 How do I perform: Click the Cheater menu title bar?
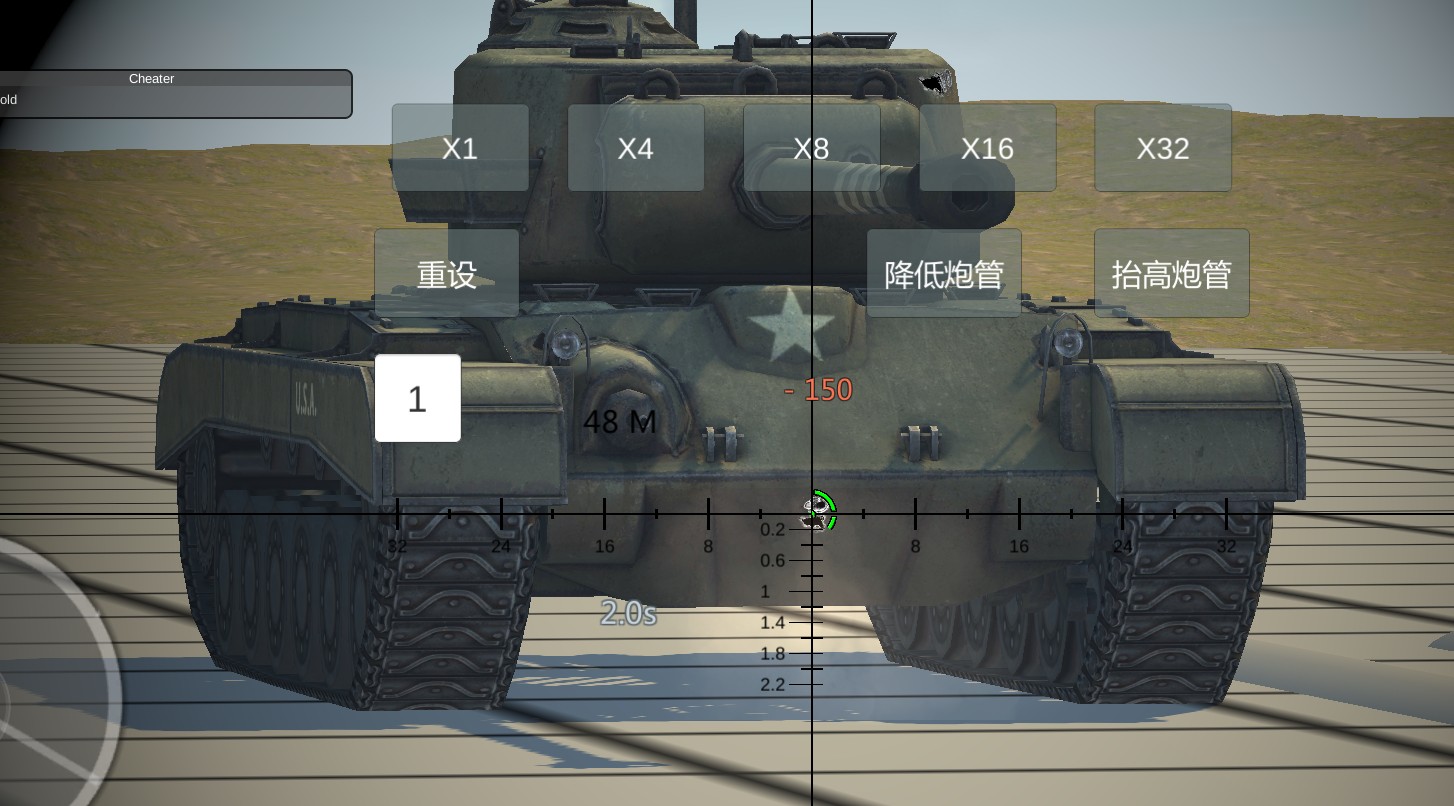(x=151, y=79)
